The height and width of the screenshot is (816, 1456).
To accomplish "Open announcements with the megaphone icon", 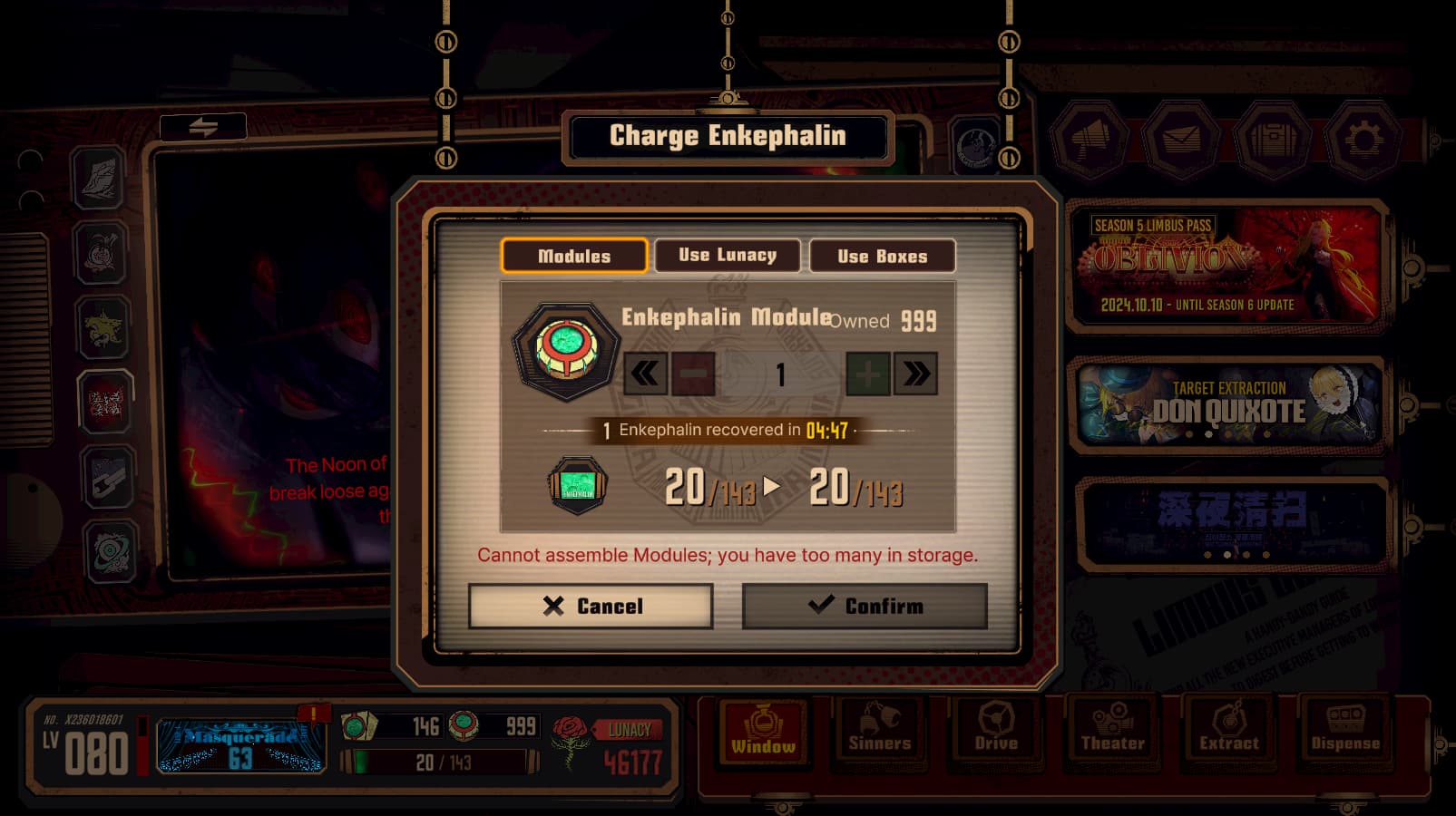I will (x=1090, y=139).
